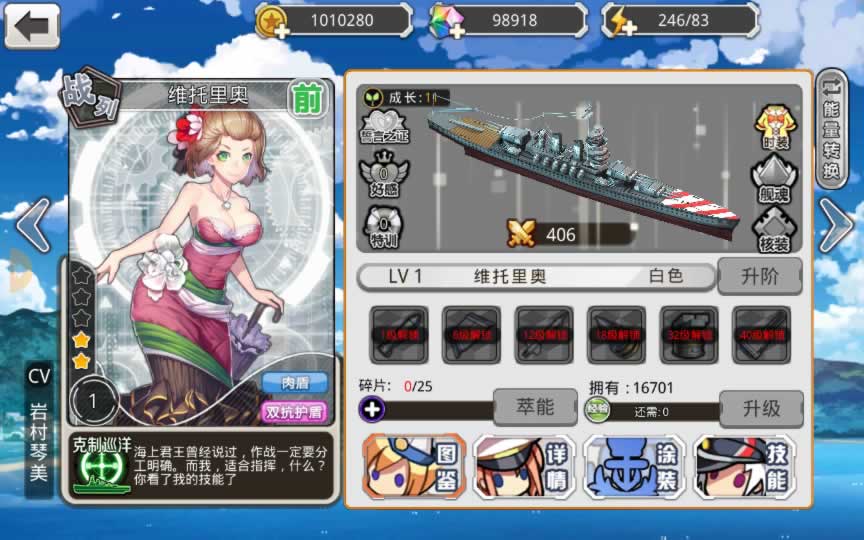Image resolution: width=864 pixels, height=540 pixels.
Task: Click the 萃能 extract button
Action: point(535,407)
